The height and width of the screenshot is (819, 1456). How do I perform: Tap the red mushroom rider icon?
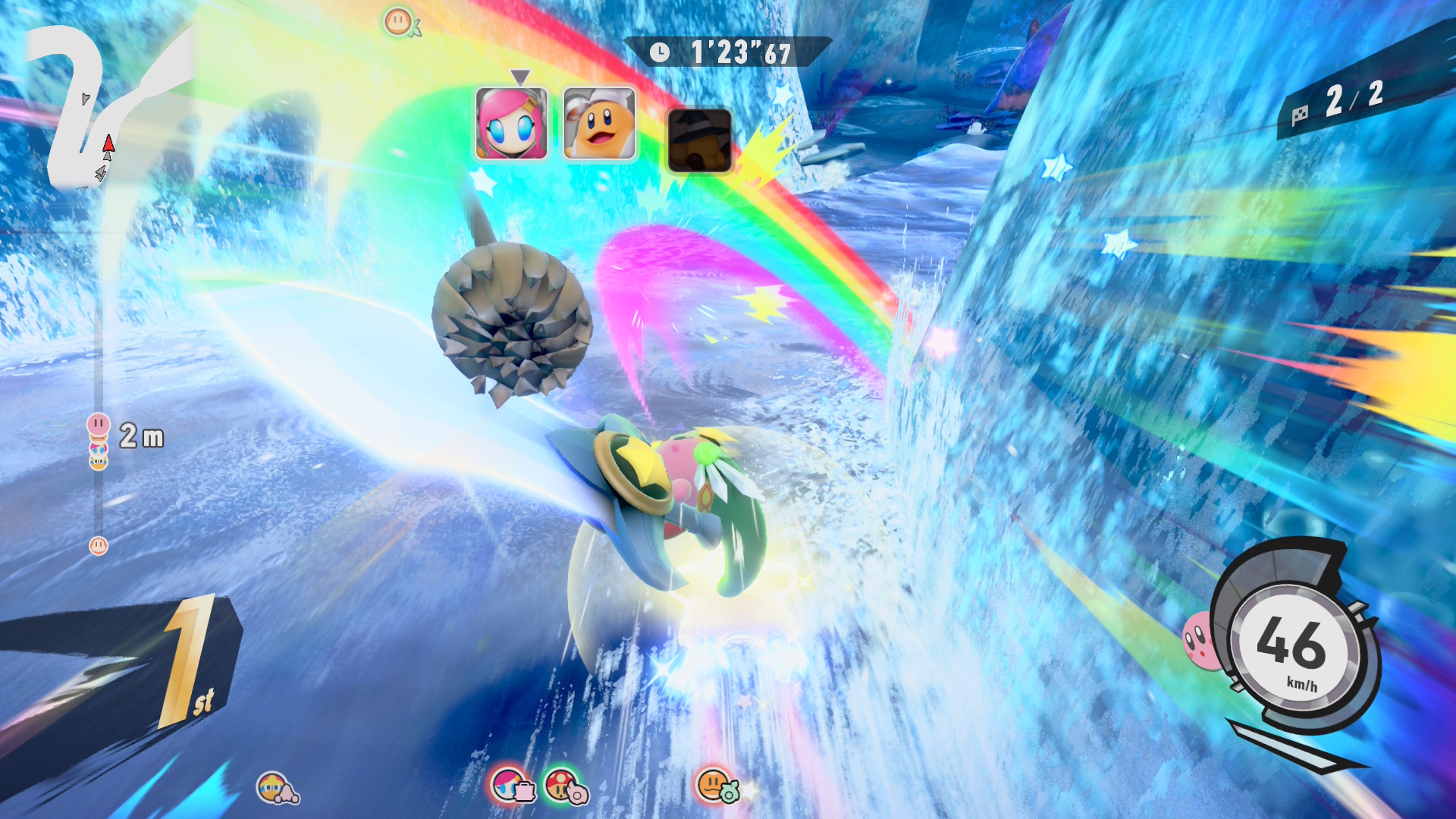[x=565, y=786]
